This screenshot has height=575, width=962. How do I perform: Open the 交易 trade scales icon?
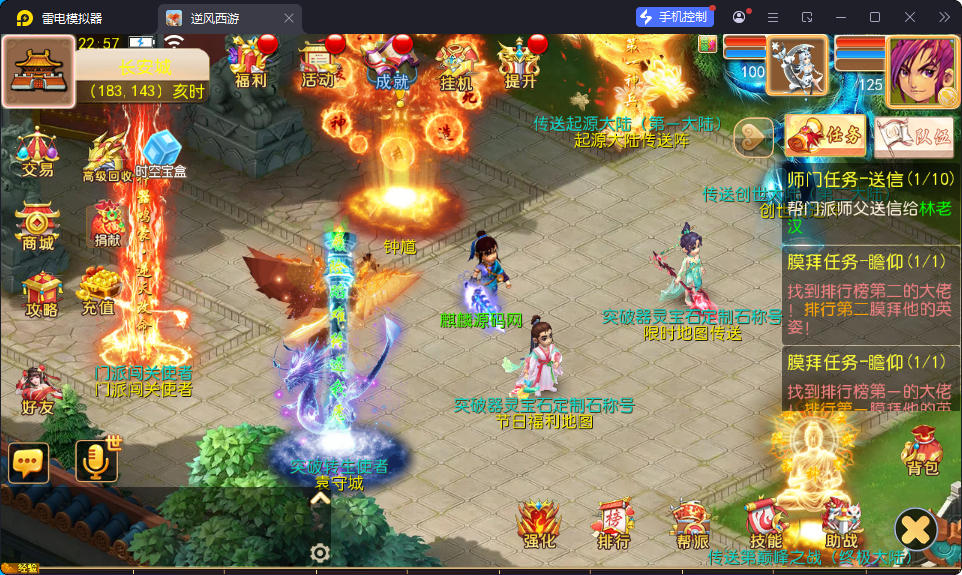coord(38,152)
